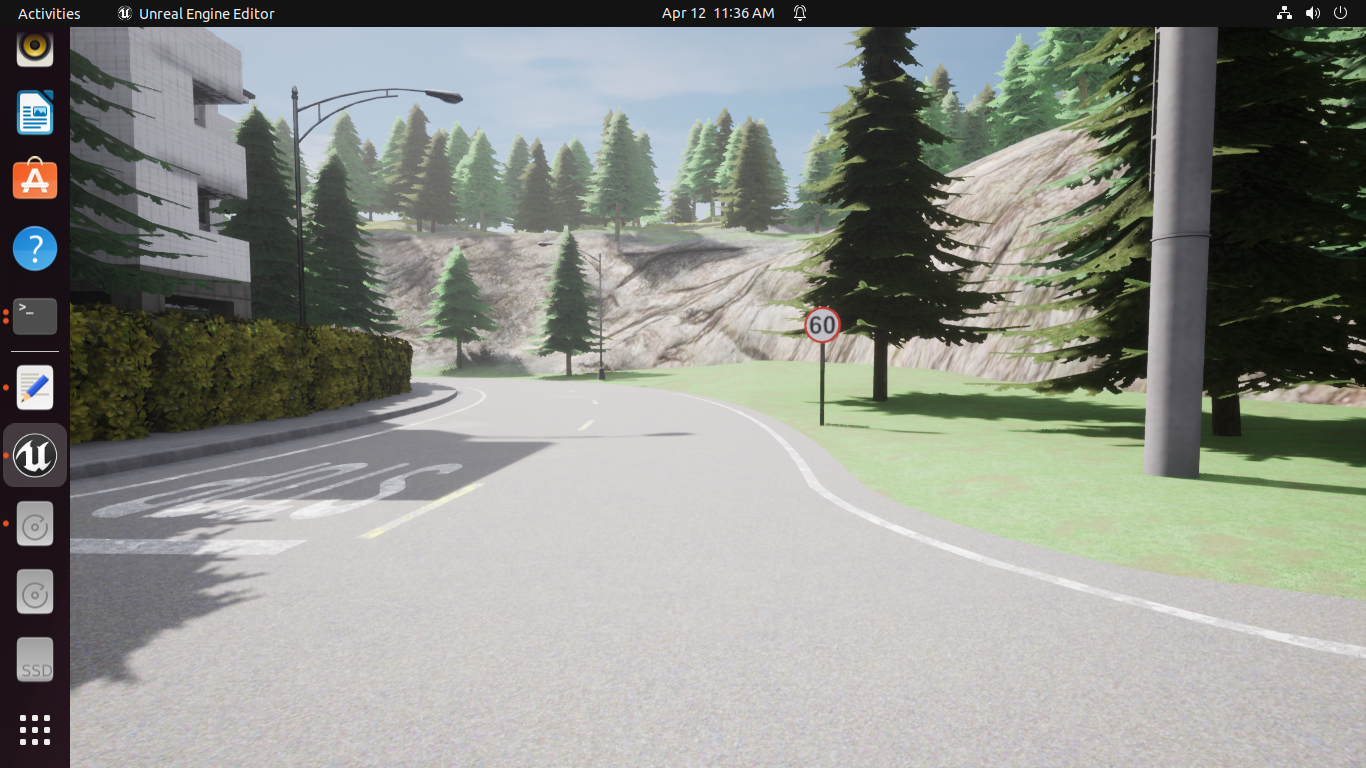Viewport: 1366px width, 768px height.
Task: Launch the Terminal from the dock
Action: pyautogui.click(x=34, y=316)
